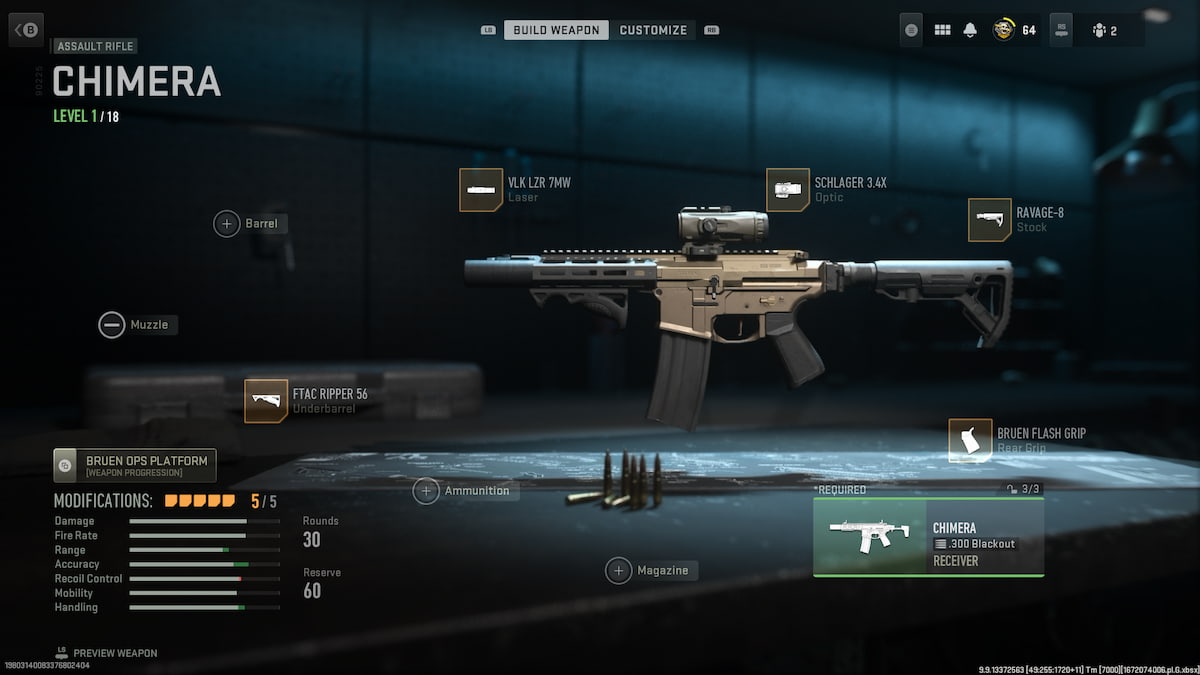1200x675 pixels.
Task: Select the Chimera receiver card
Action: 928,537
